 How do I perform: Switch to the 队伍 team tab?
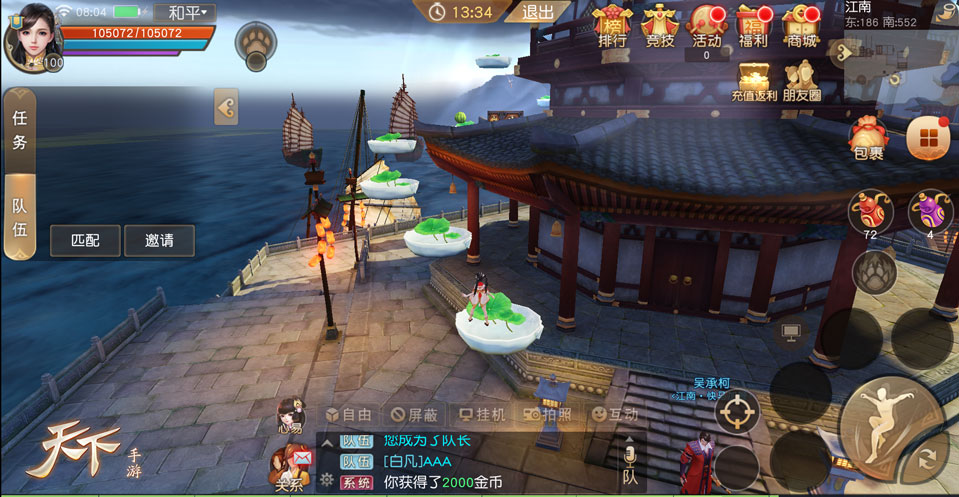20,216
